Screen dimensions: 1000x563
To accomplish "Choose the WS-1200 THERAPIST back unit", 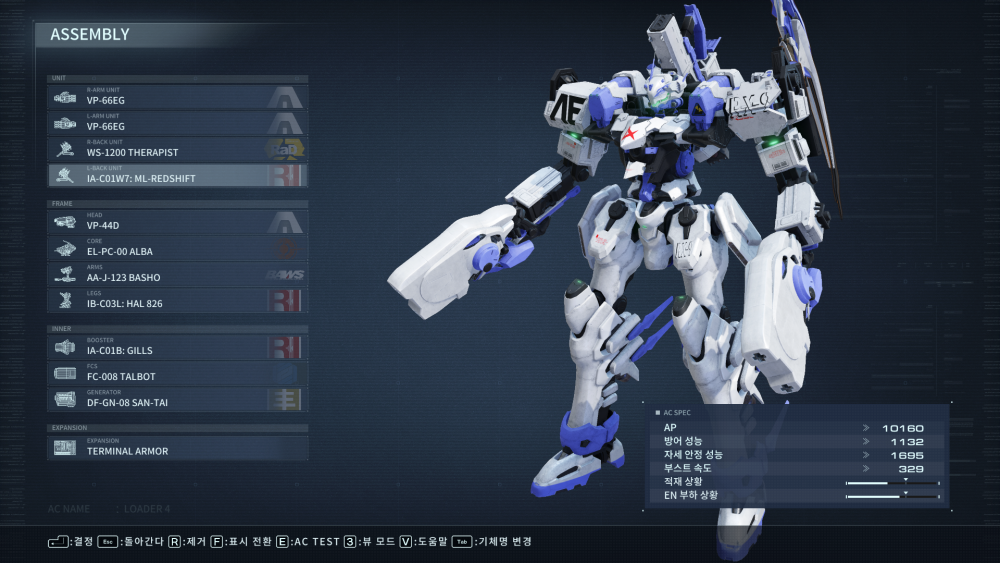I will click(177, 149).
